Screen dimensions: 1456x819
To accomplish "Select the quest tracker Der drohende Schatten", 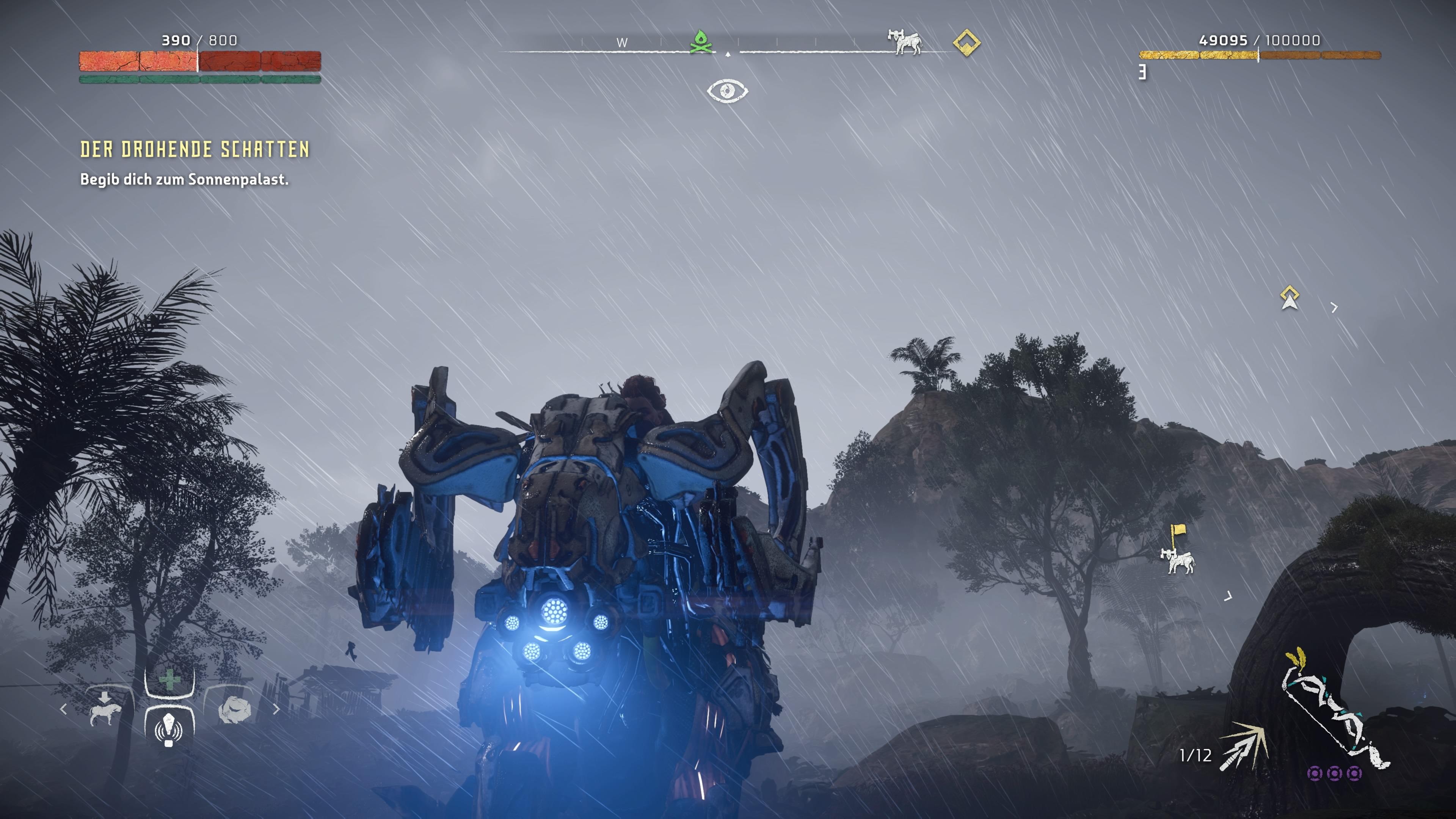I will [195, 149].
